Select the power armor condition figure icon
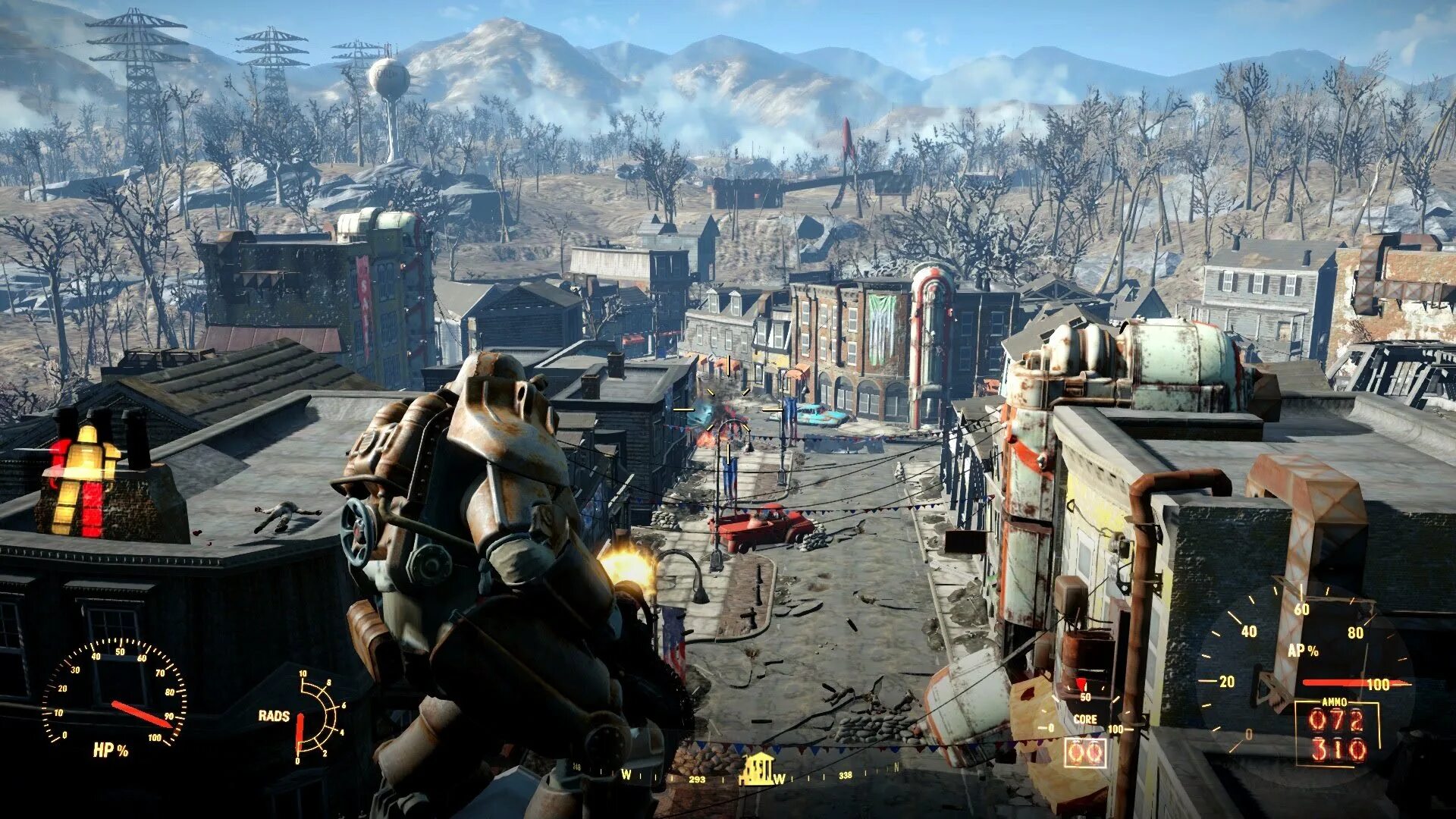This screenshot has width=1456, height=819. 86,475
